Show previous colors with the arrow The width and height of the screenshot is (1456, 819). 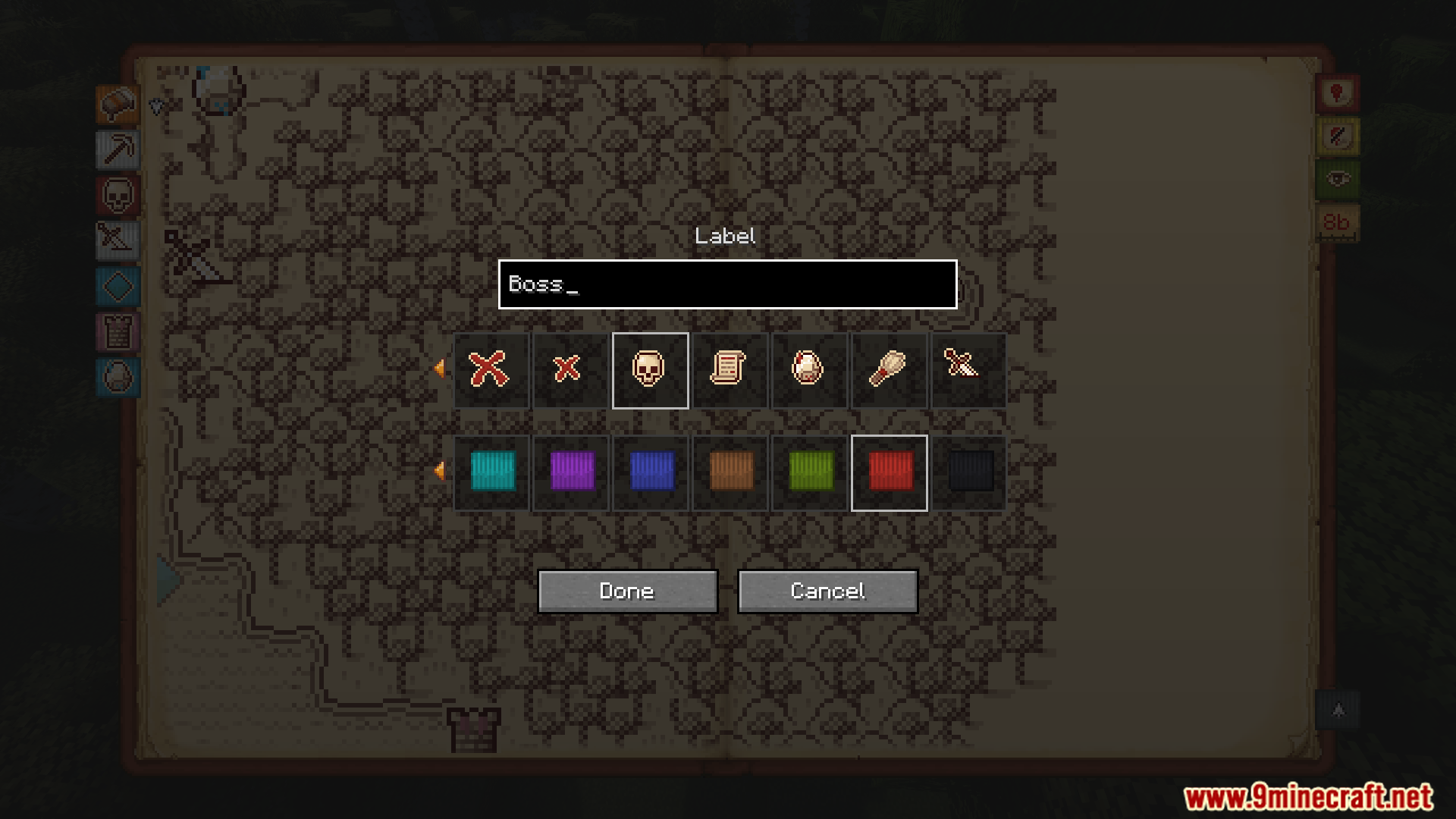[439, 471]
